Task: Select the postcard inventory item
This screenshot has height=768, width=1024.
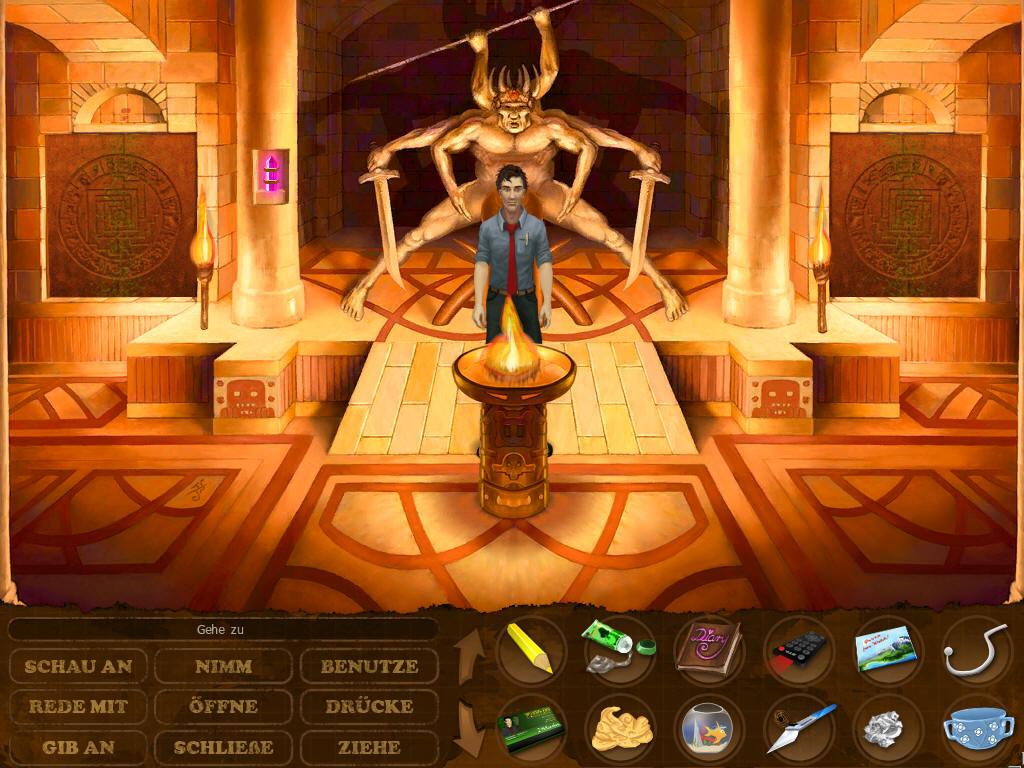Action: (886, 648)
